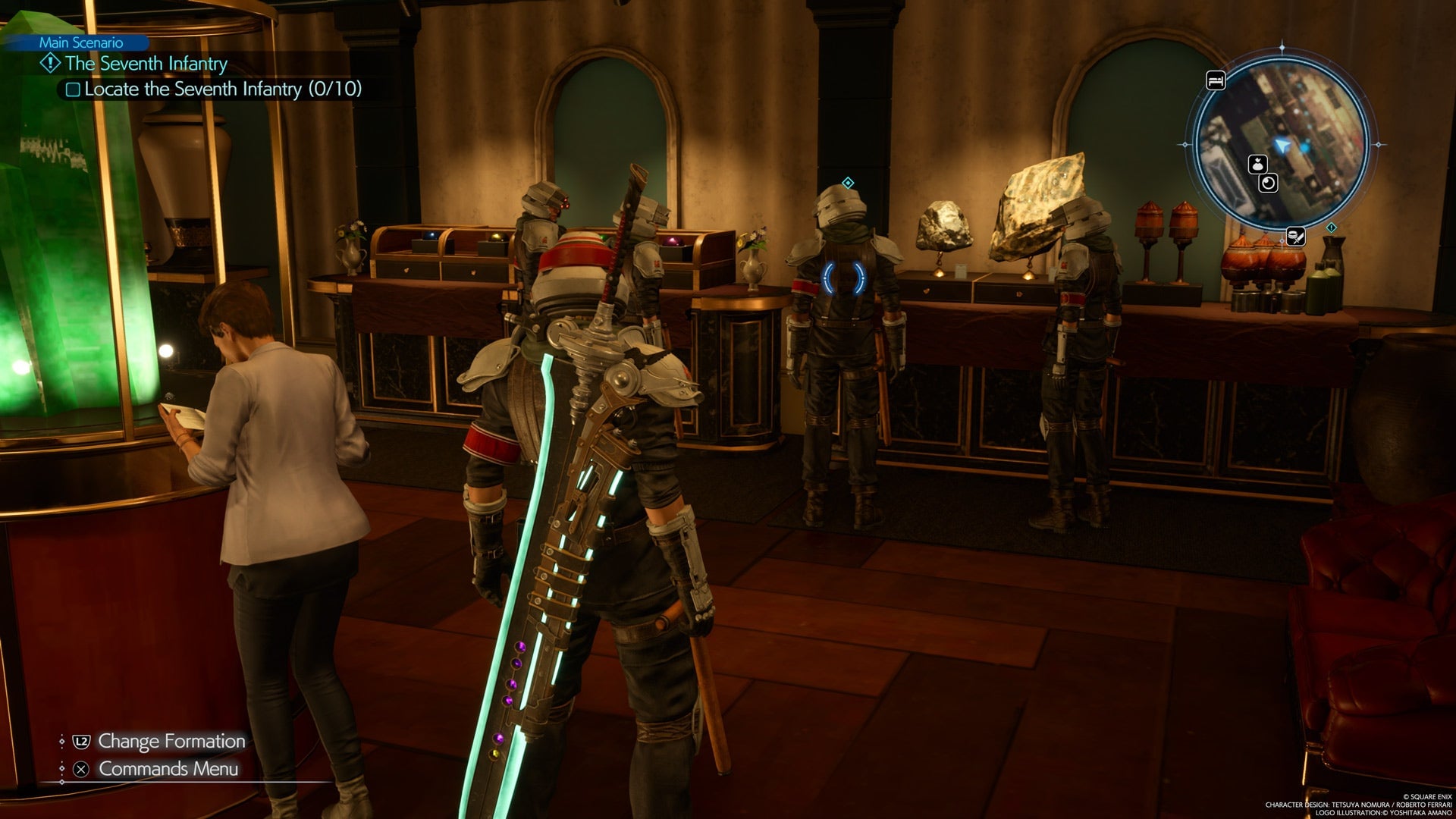Click the Main Scenario header label
This screenshot has width=1456, height=819.
[x=81, y=43]
